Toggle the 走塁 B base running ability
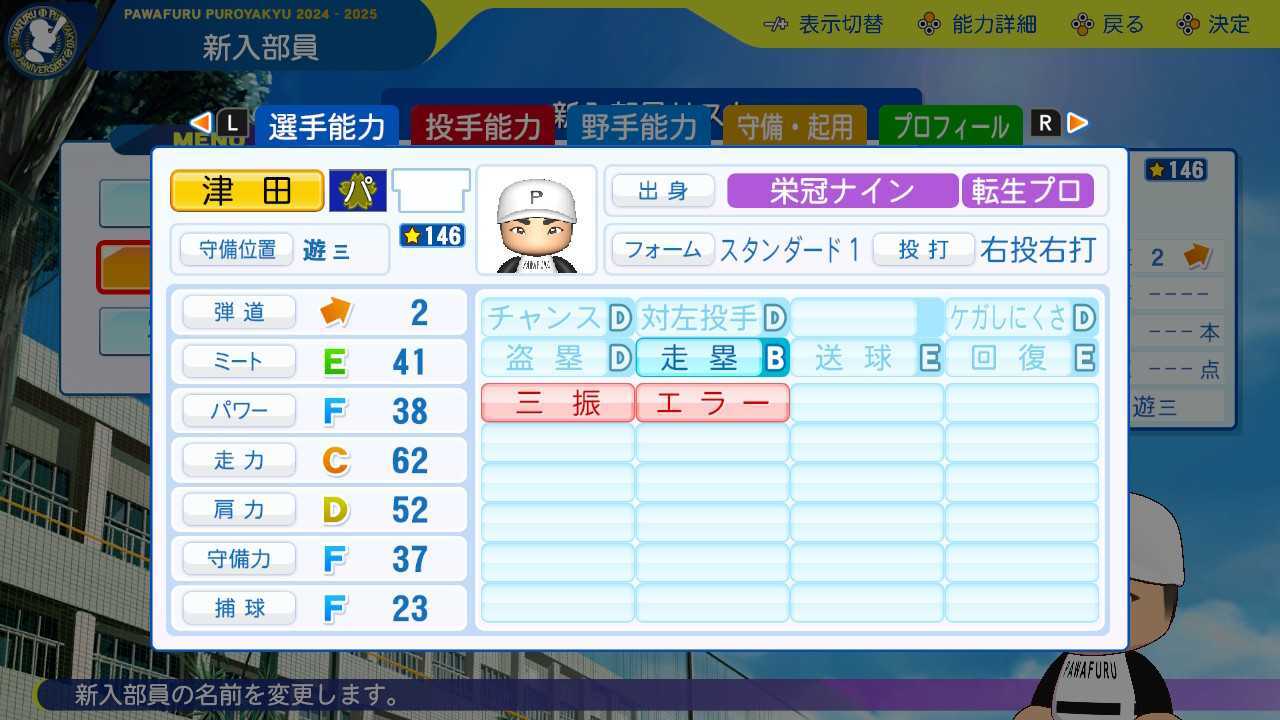The image size is (1280, 720). (712, 355)
